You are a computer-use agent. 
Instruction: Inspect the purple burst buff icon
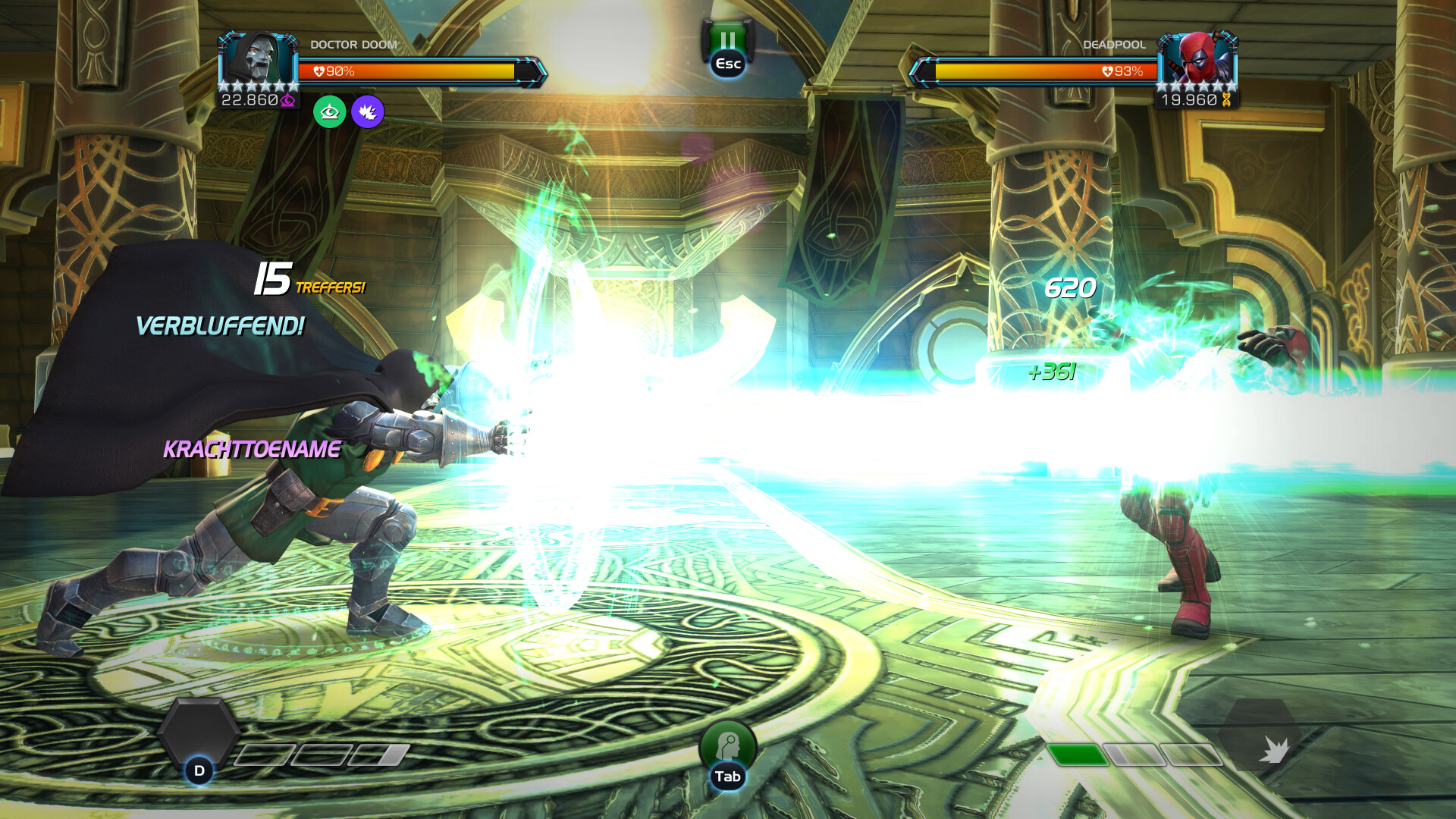[x=368, y=112]
